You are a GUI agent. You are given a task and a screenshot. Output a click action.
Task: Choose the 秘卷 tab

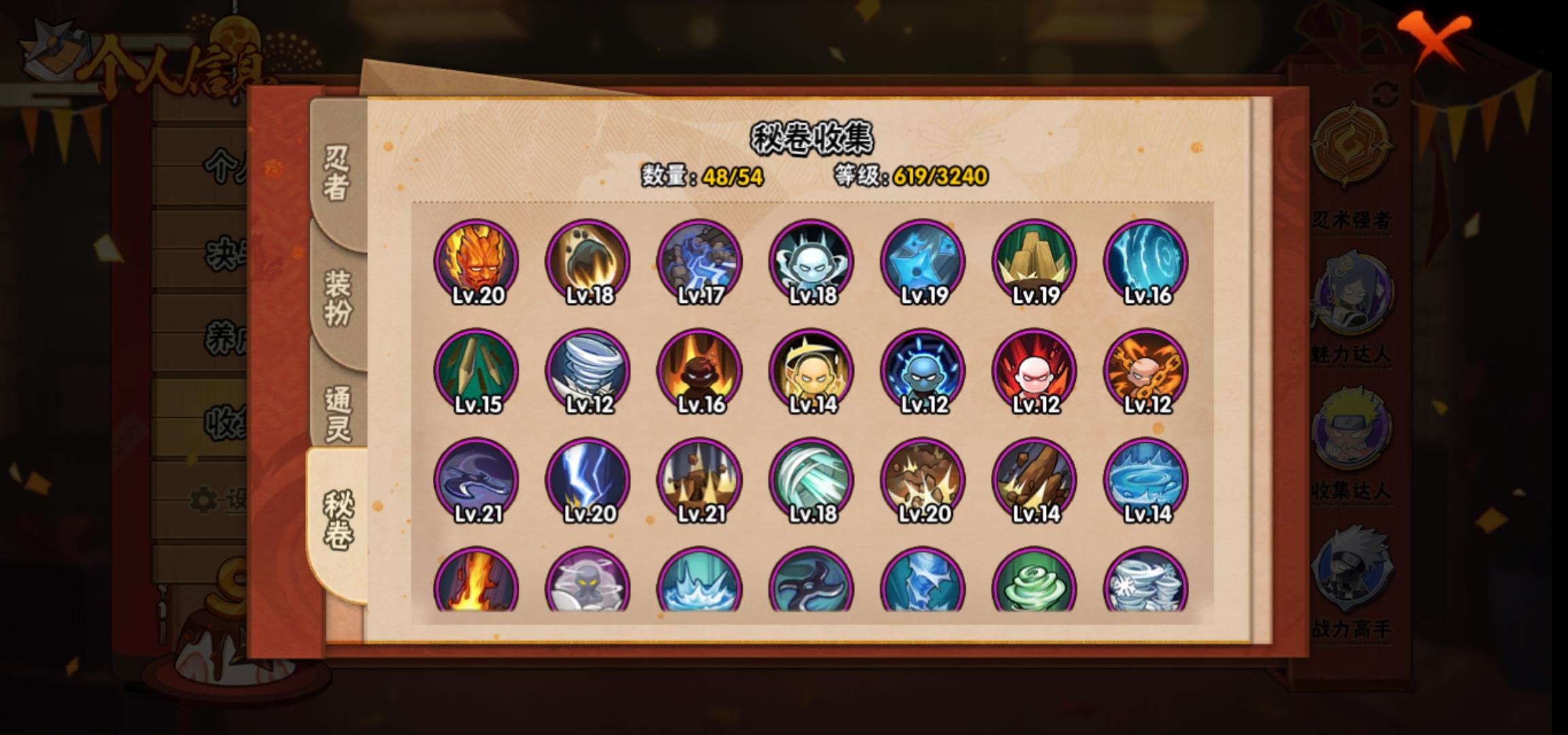(x=338, y=519)
